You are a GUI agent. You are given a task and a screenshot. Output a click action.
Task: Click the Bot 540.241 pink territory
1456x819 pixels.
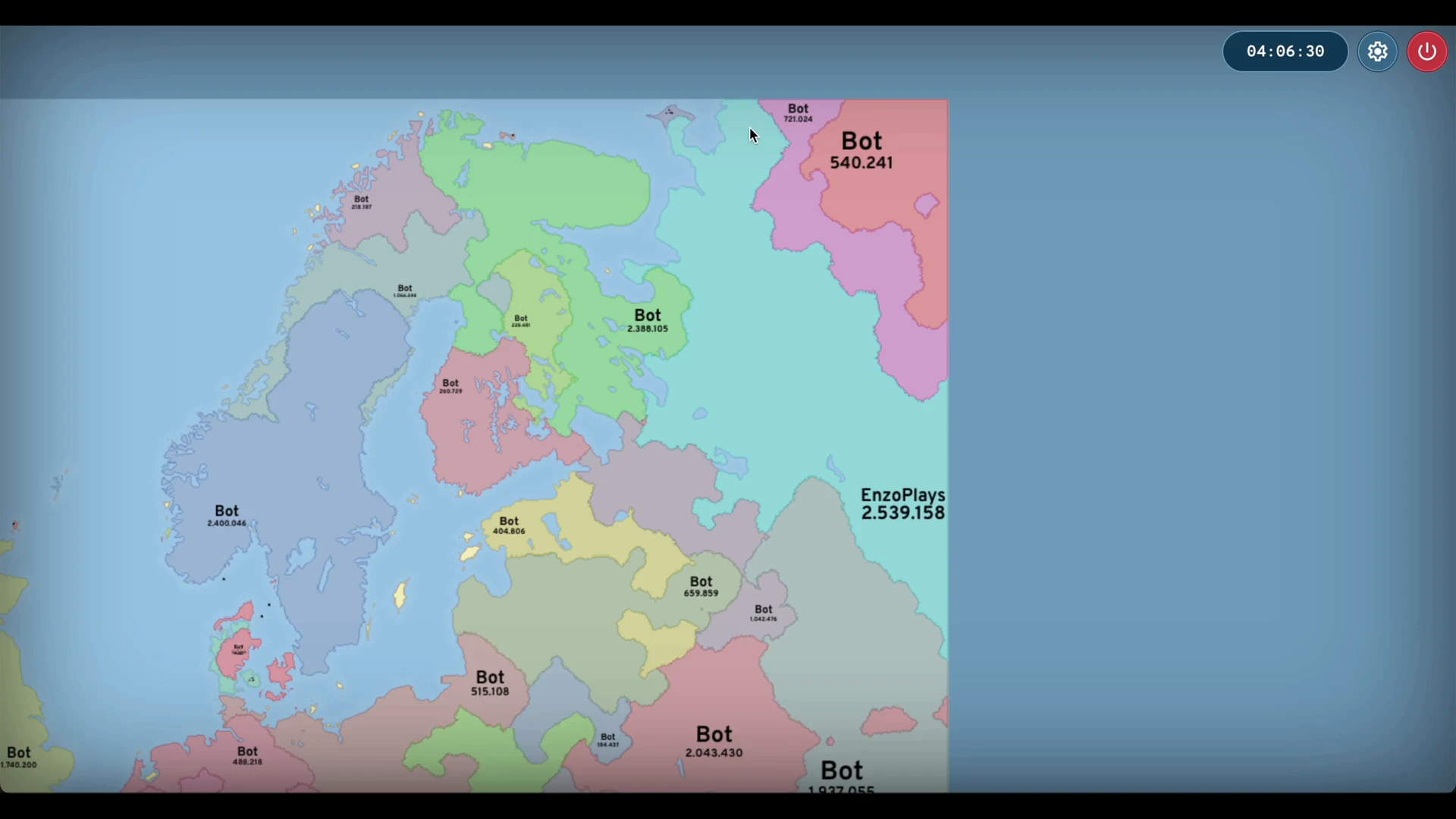[861, 151]
